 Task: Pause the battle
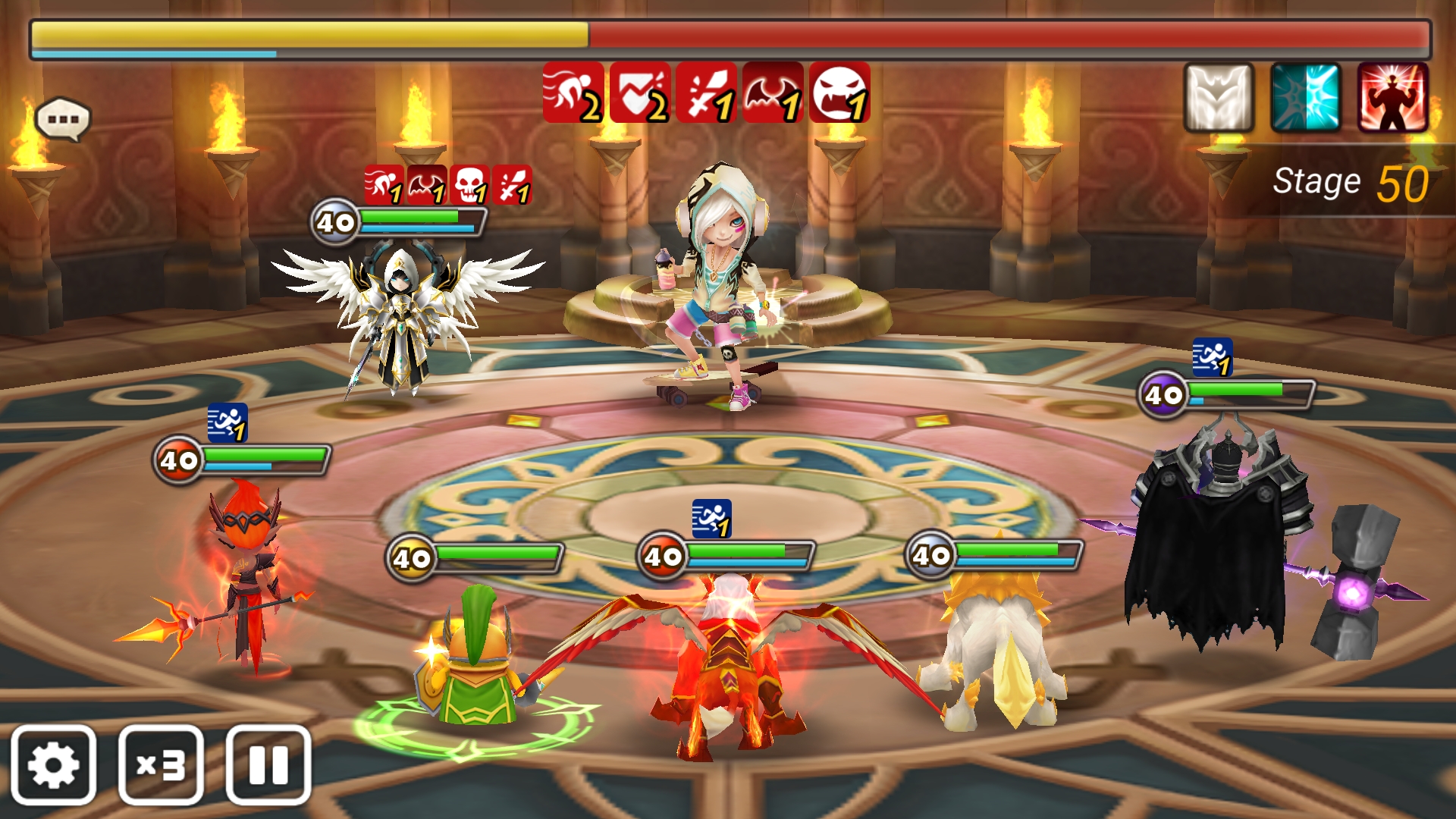(x=268, y=765)
